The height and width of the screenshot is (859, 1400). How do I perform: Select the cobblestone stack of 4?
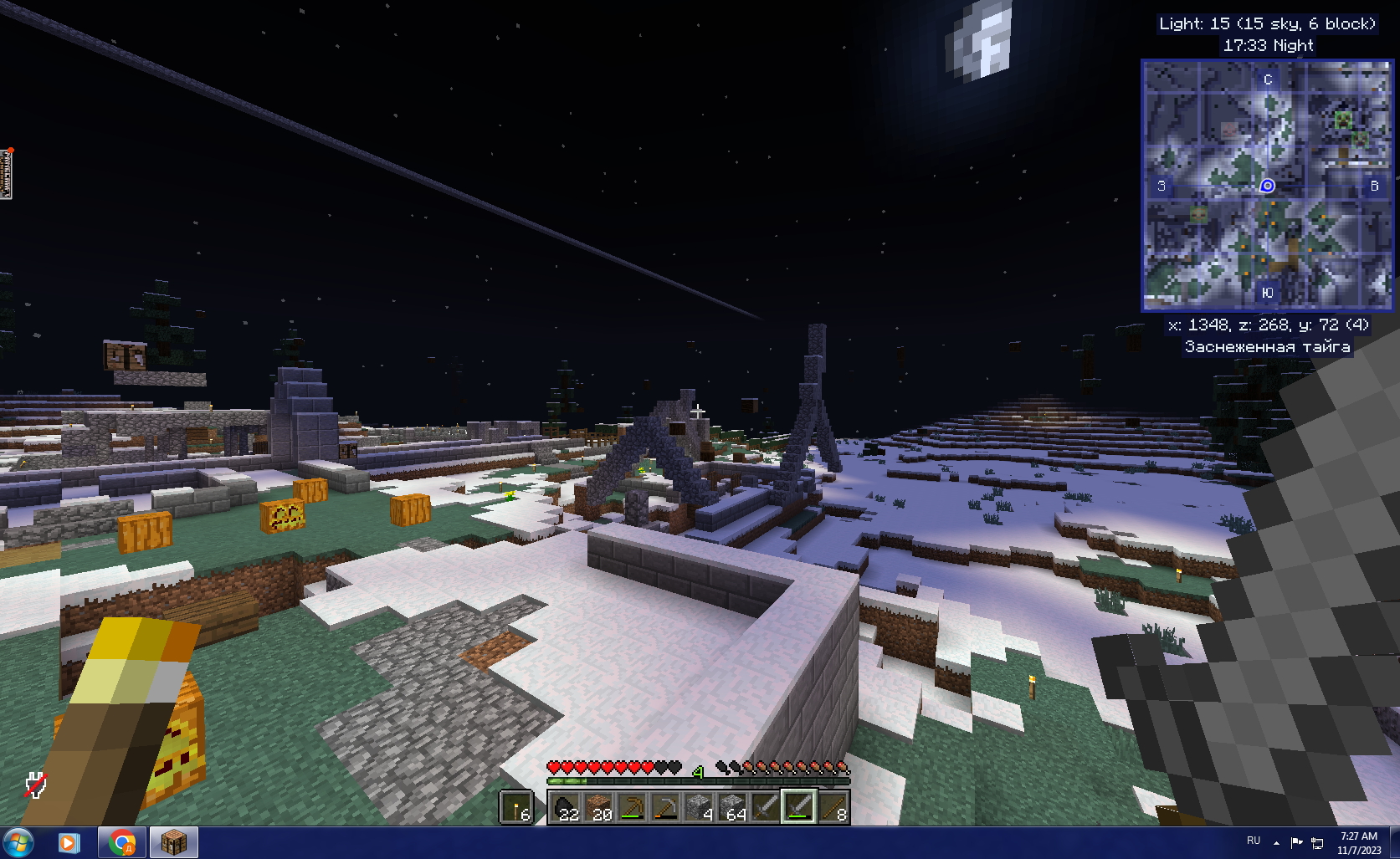699,808
